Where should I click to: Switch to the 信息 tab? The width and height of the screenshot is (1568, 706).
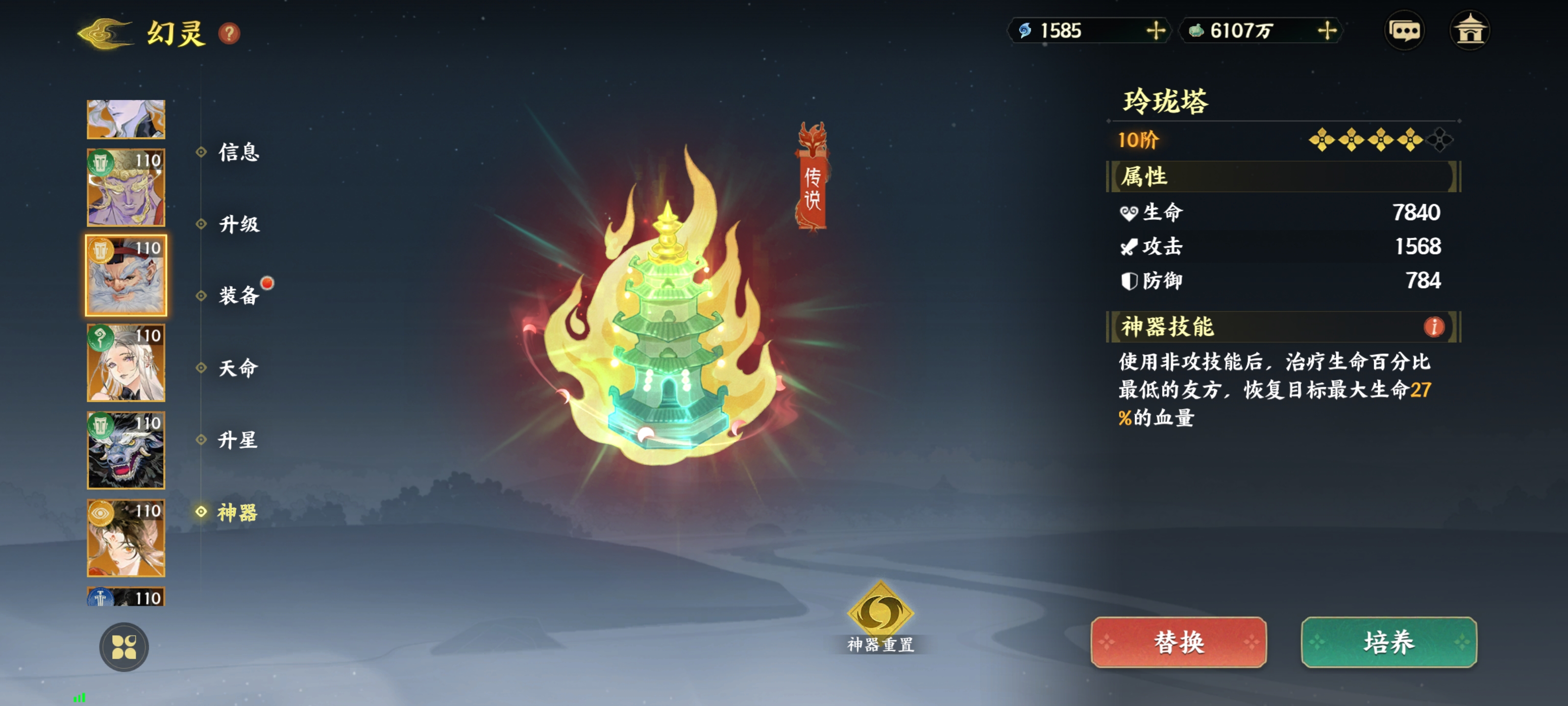pyautogui.click(x=239, y=152)
